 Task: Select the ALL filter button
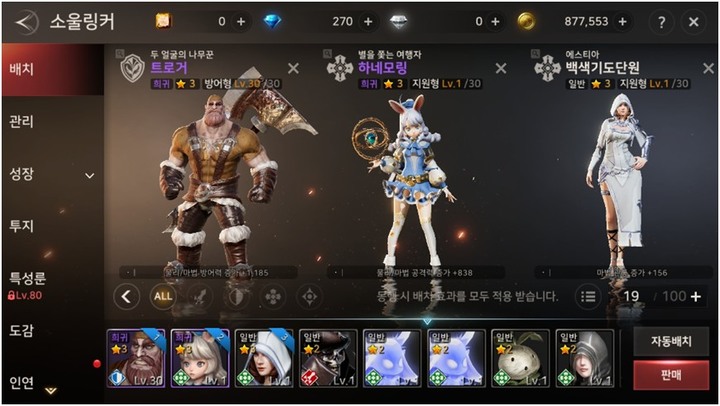[x=163, y=296]
